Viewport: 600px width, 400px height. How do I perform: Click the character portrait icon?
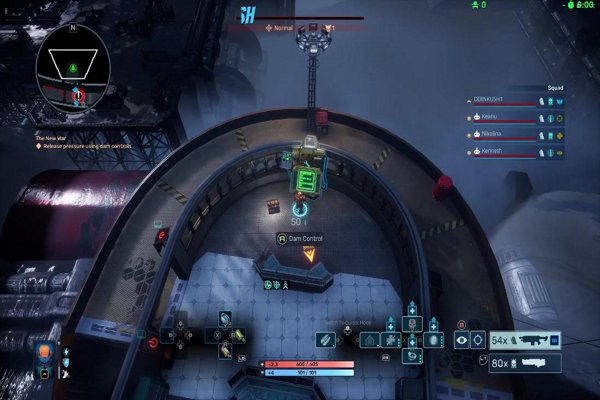click(x=45, y=356)
